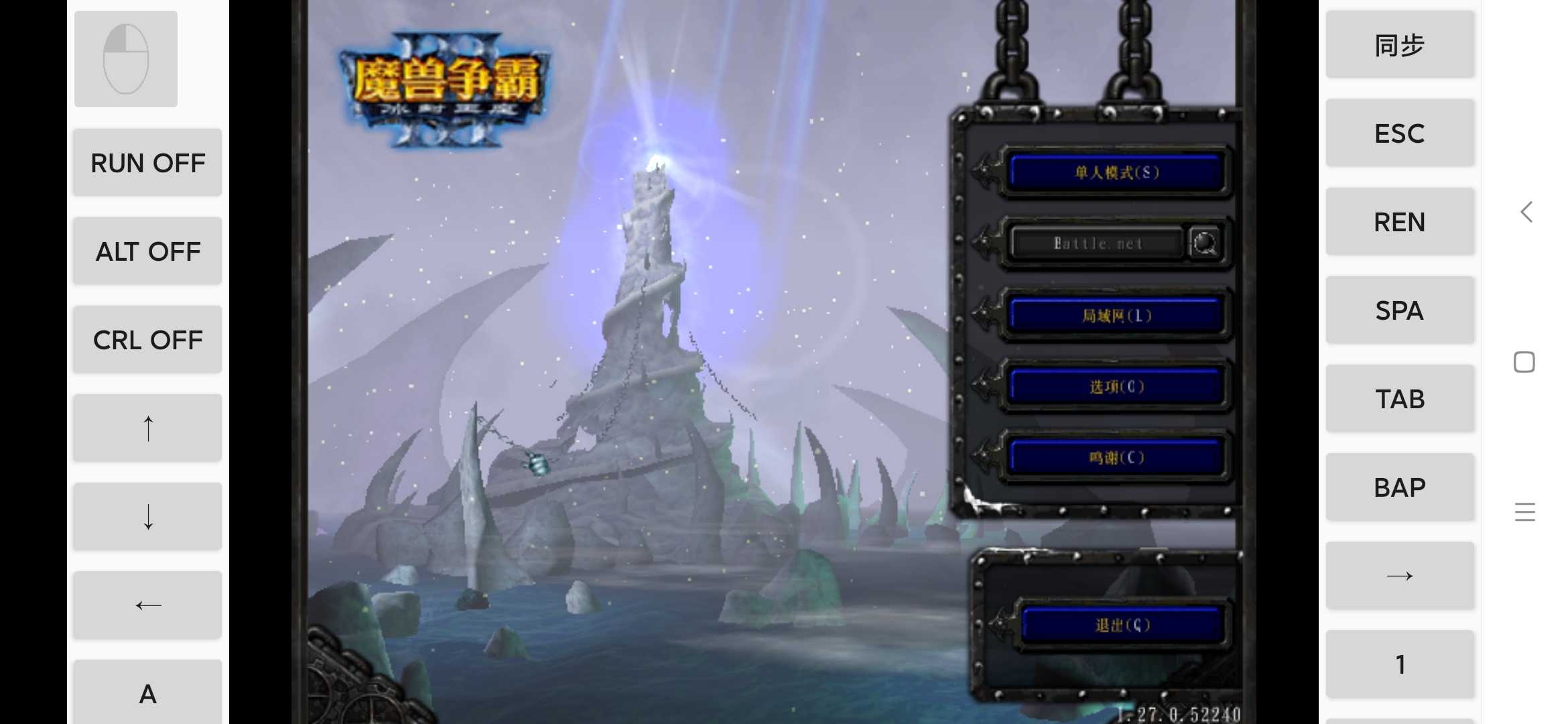This screenshot has width=1568, height=724.
Task: Click the mouse mode icon at top left
Action: [x=125, y=58]
